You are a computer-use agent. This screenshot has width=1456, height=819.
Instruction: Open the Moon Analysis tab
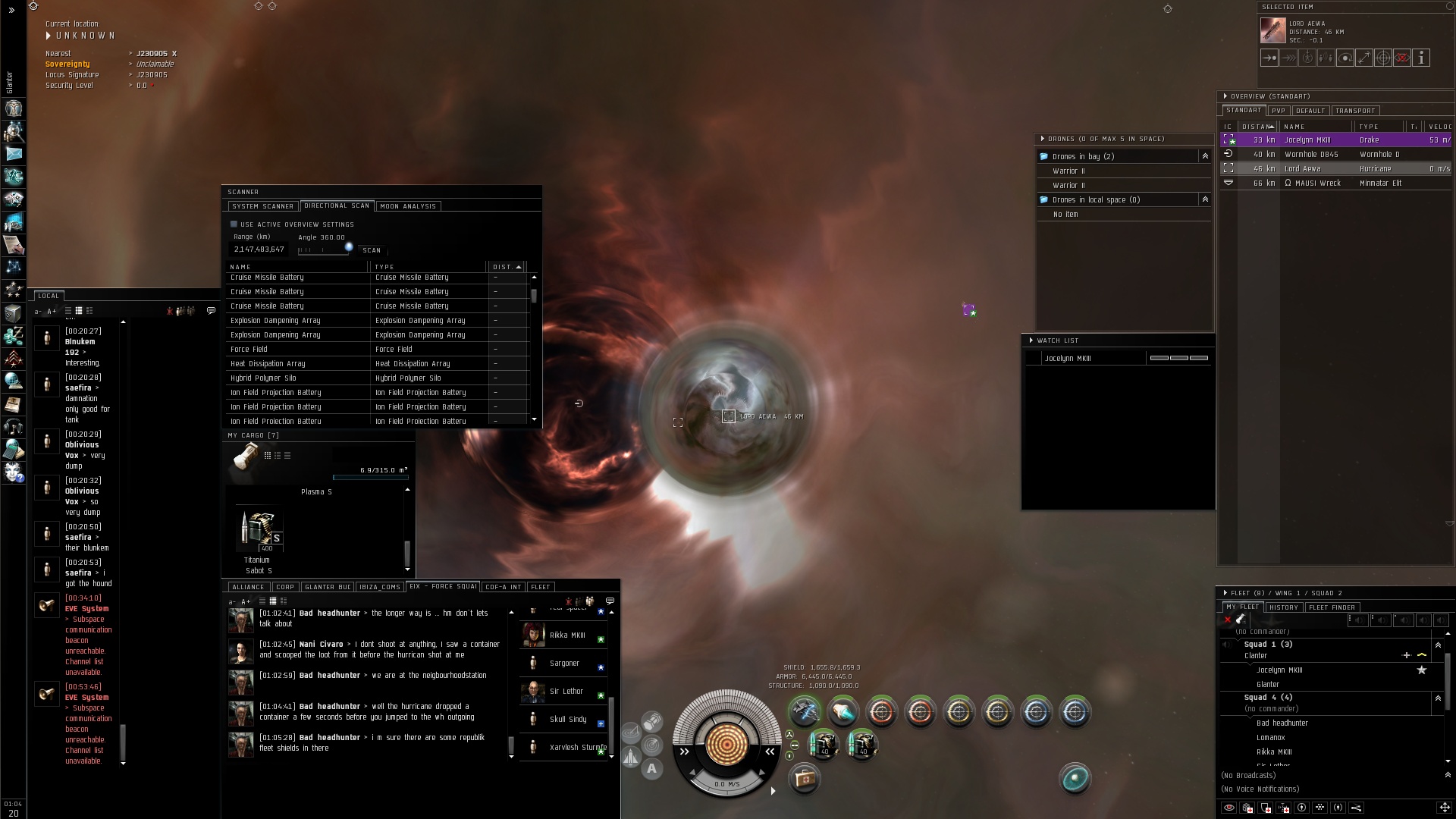[x=408, y=206]
